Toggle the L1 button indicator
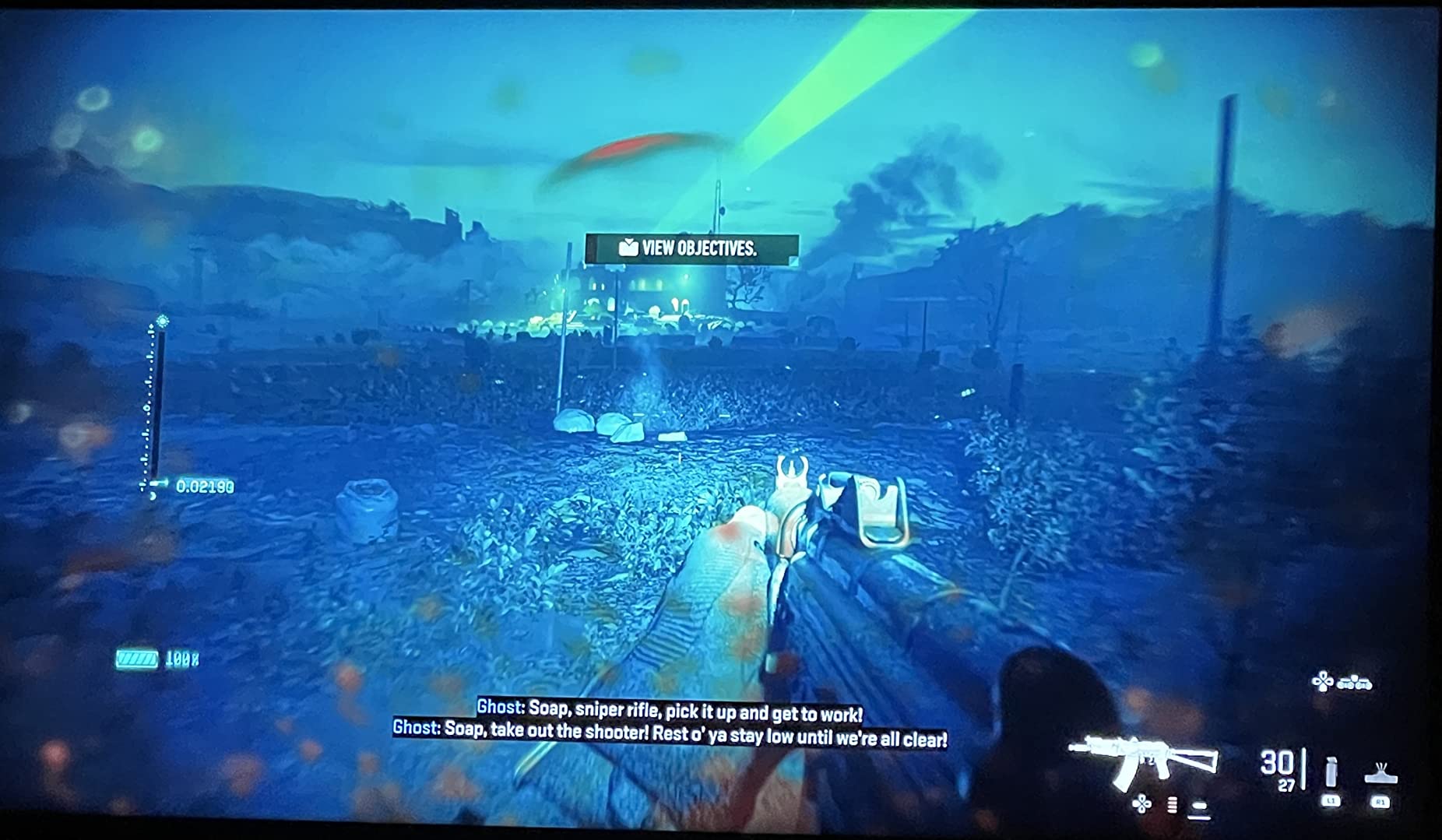This screenshot has height=840, width=1442. 1331,801
